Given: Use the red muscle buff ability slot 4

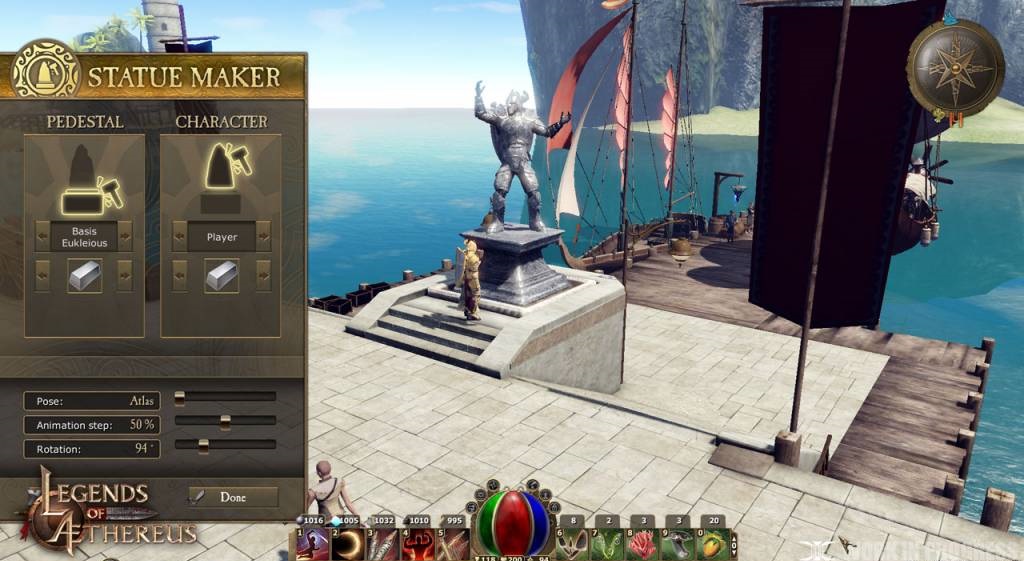Looking at the screenshot, I should click(419, 544).
